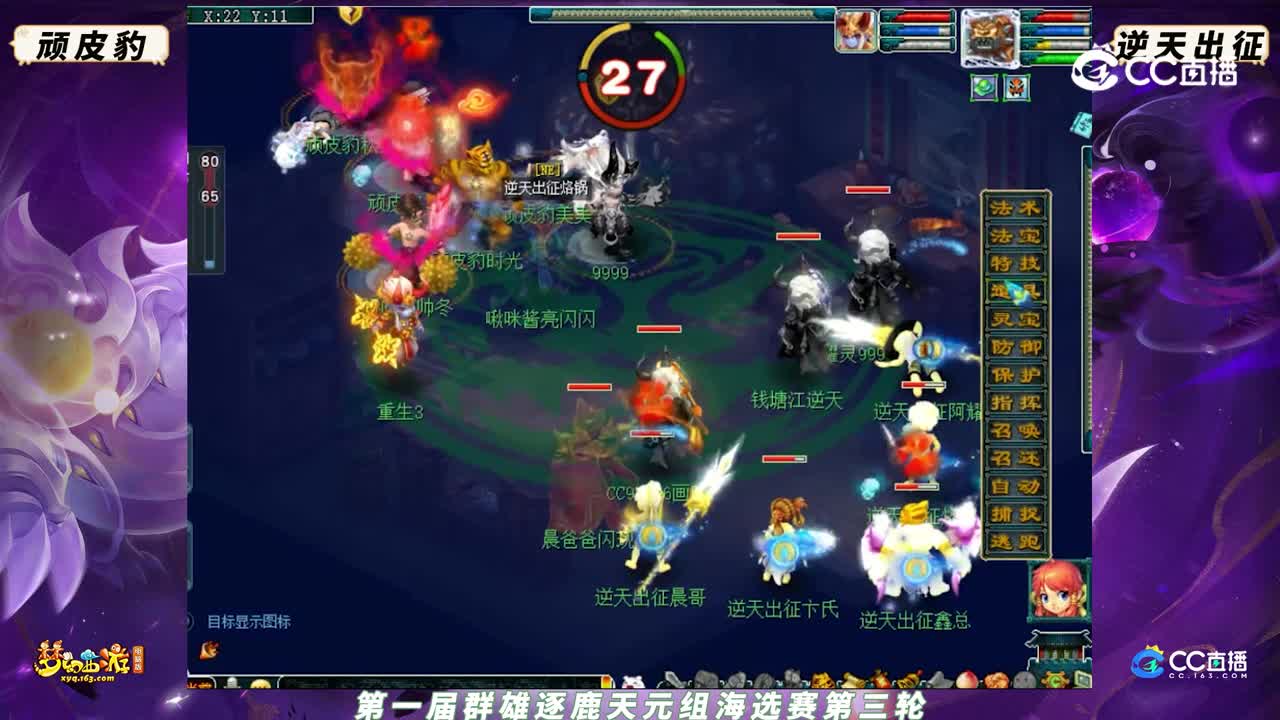Click the beast boss portrait at the top
The image size is (1280, 720).
(990, 38)
